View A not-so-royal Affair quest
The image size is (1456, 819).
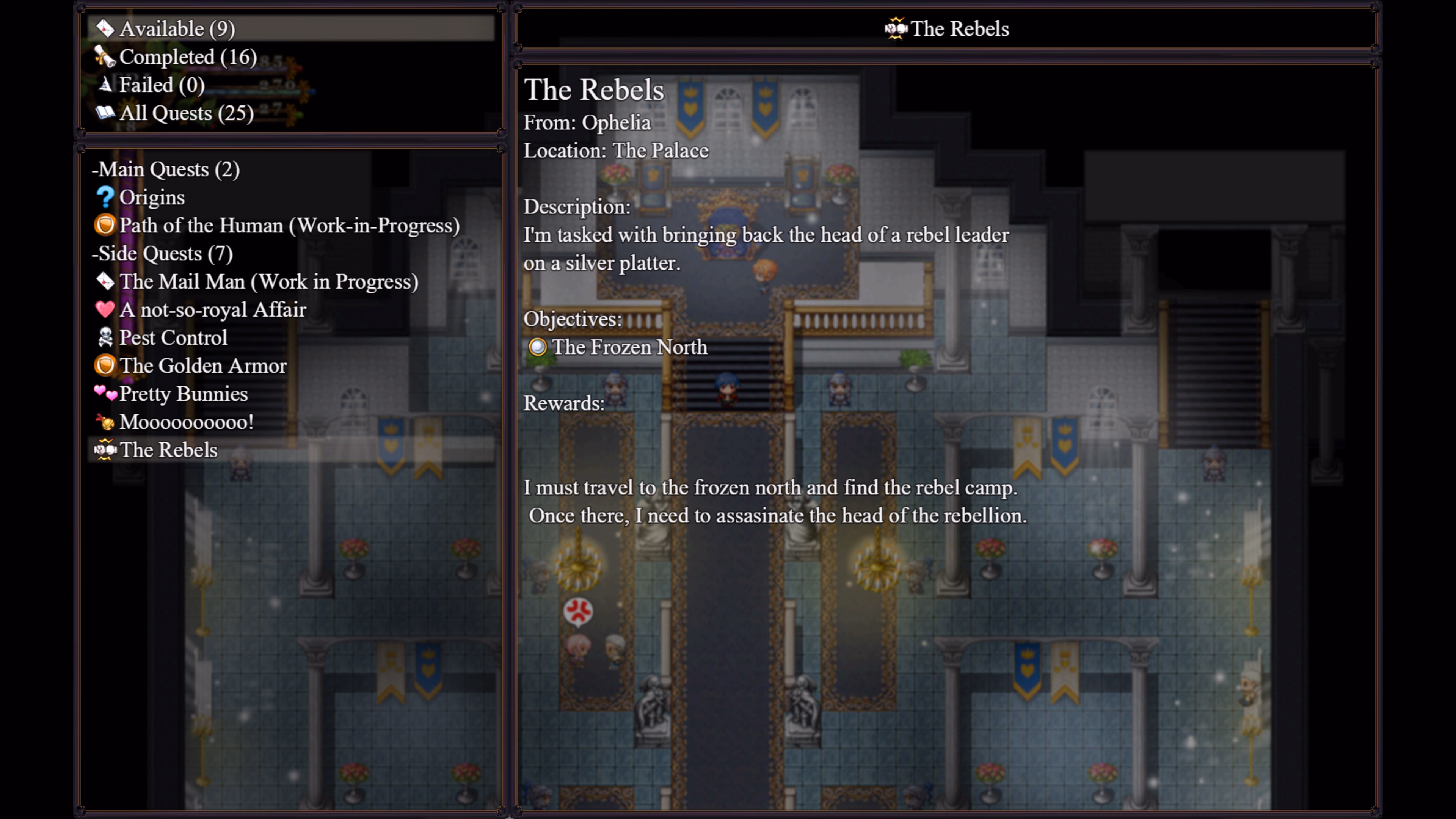pos(212,310)
